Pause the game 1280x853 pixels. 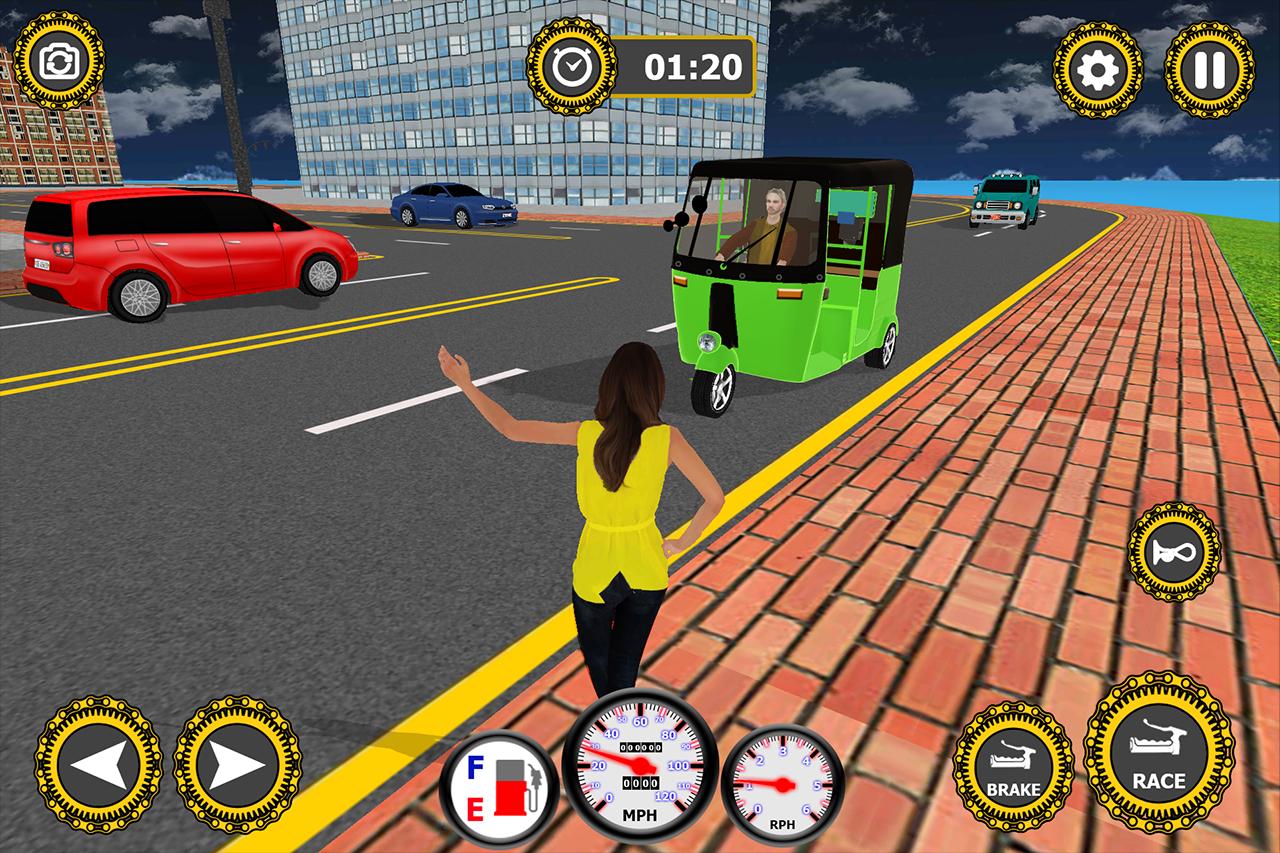click(1208, 70)
